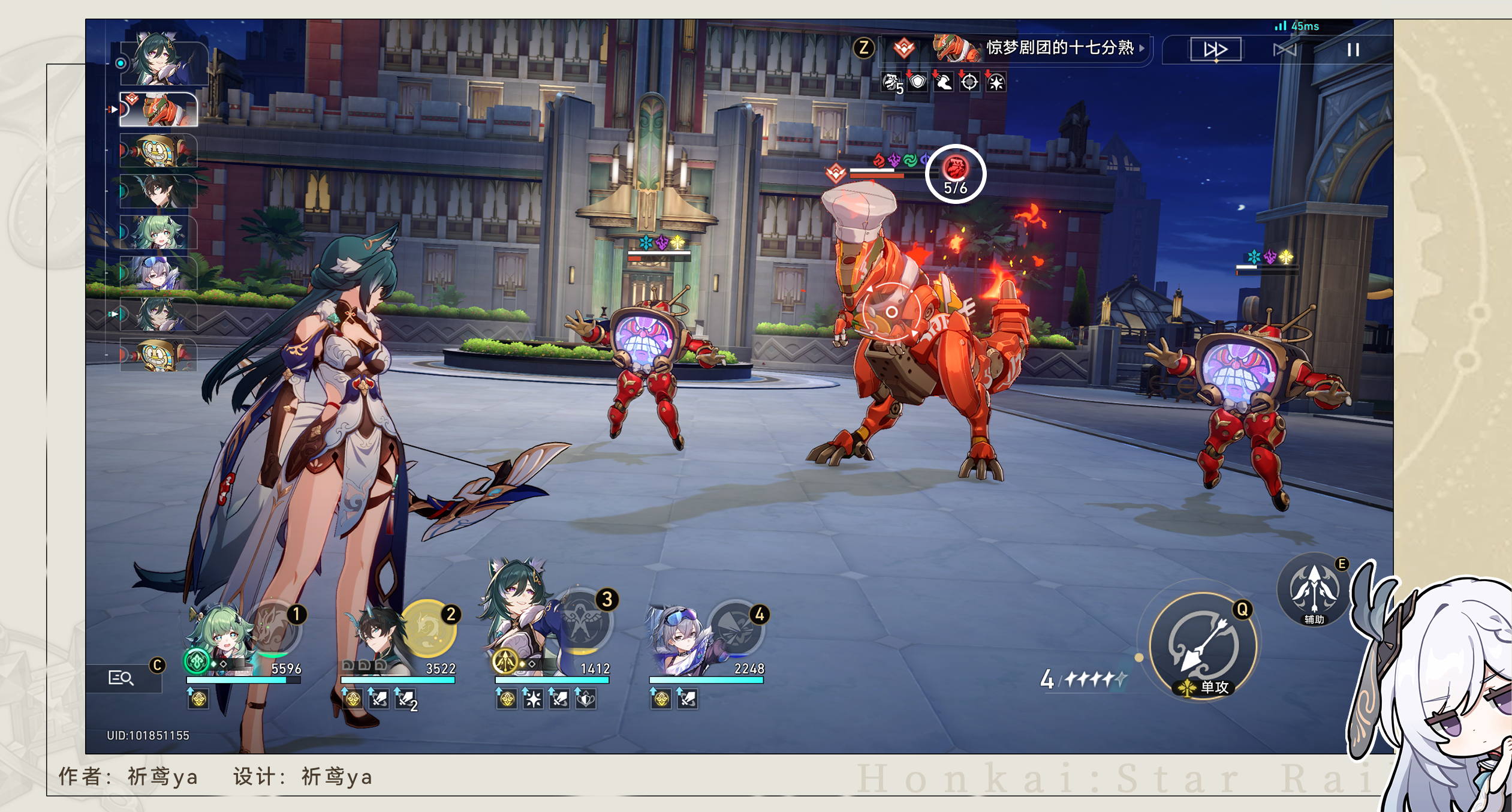Screen dimensions: 1512x812
Task: Open the battle details magnifier list button
Action: [x=121, y=678]
